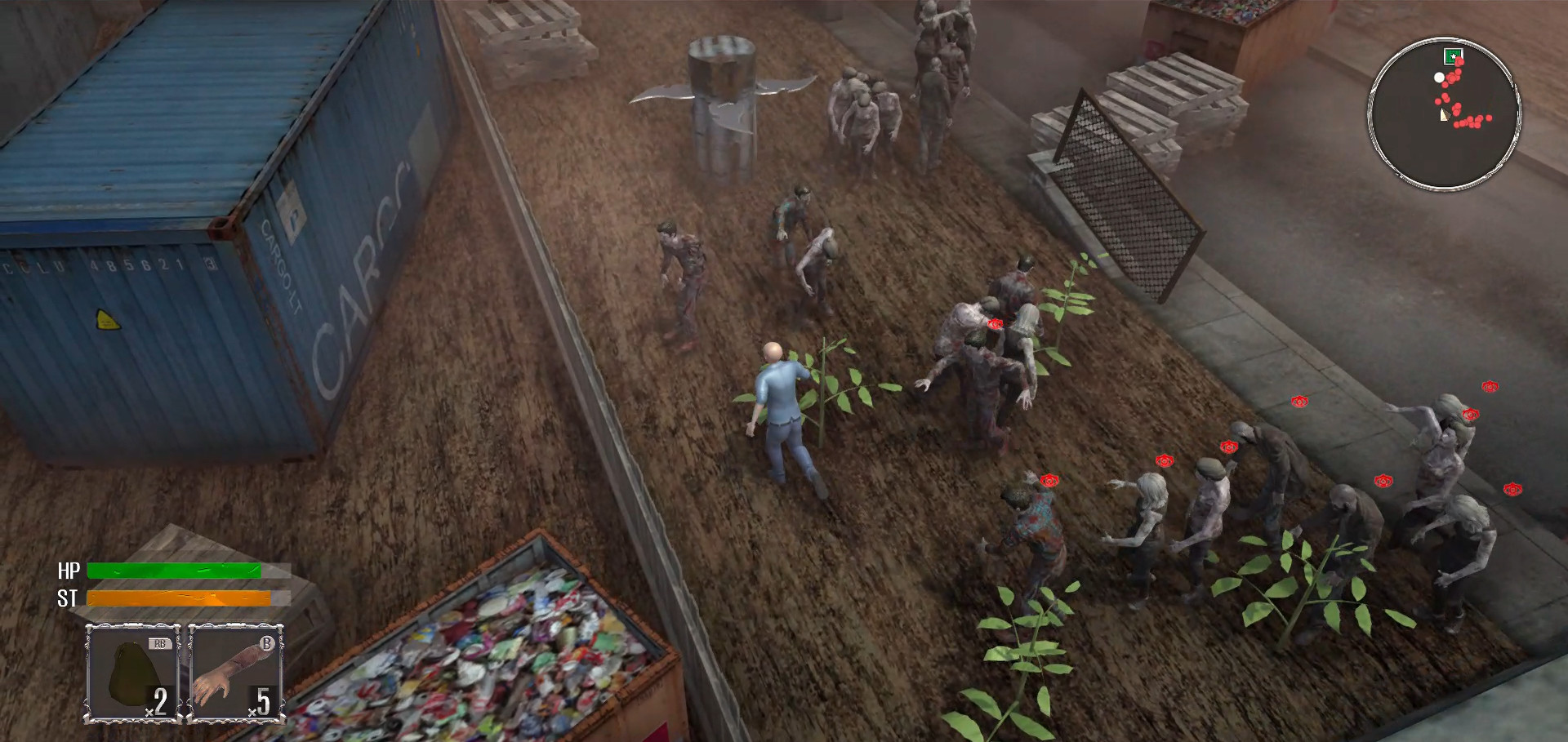The width and height of the screenshot is (1568, 742).
Task: Click the player arrow marker on the minimap
Action: tap(1445, 115)
